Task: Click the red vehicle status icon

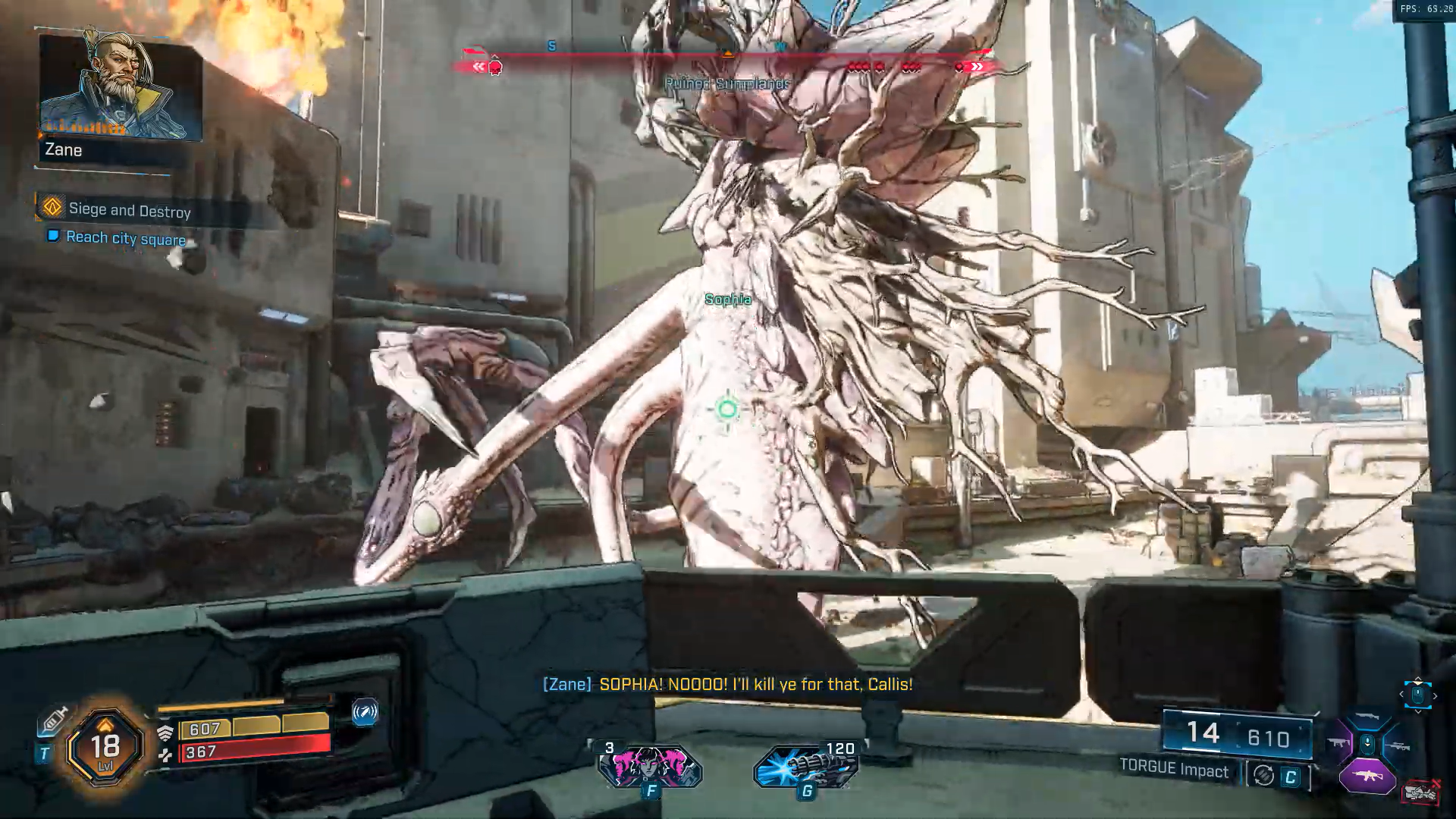Action: pyautogui.click(x=1420, y=792)
